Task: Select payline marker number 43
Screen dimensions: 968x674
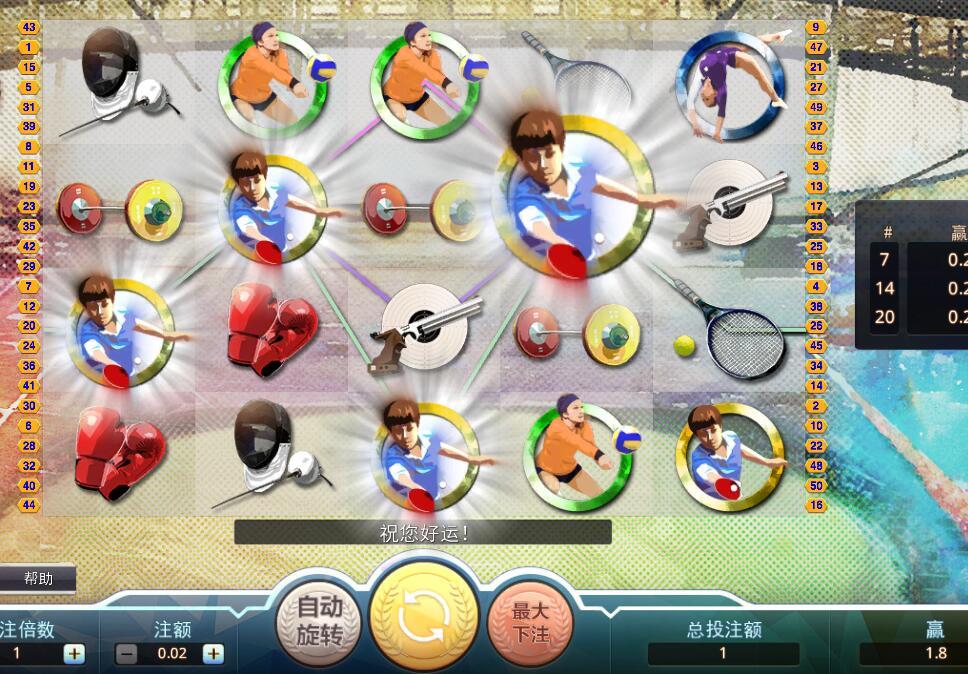Action: pos(28,27)
